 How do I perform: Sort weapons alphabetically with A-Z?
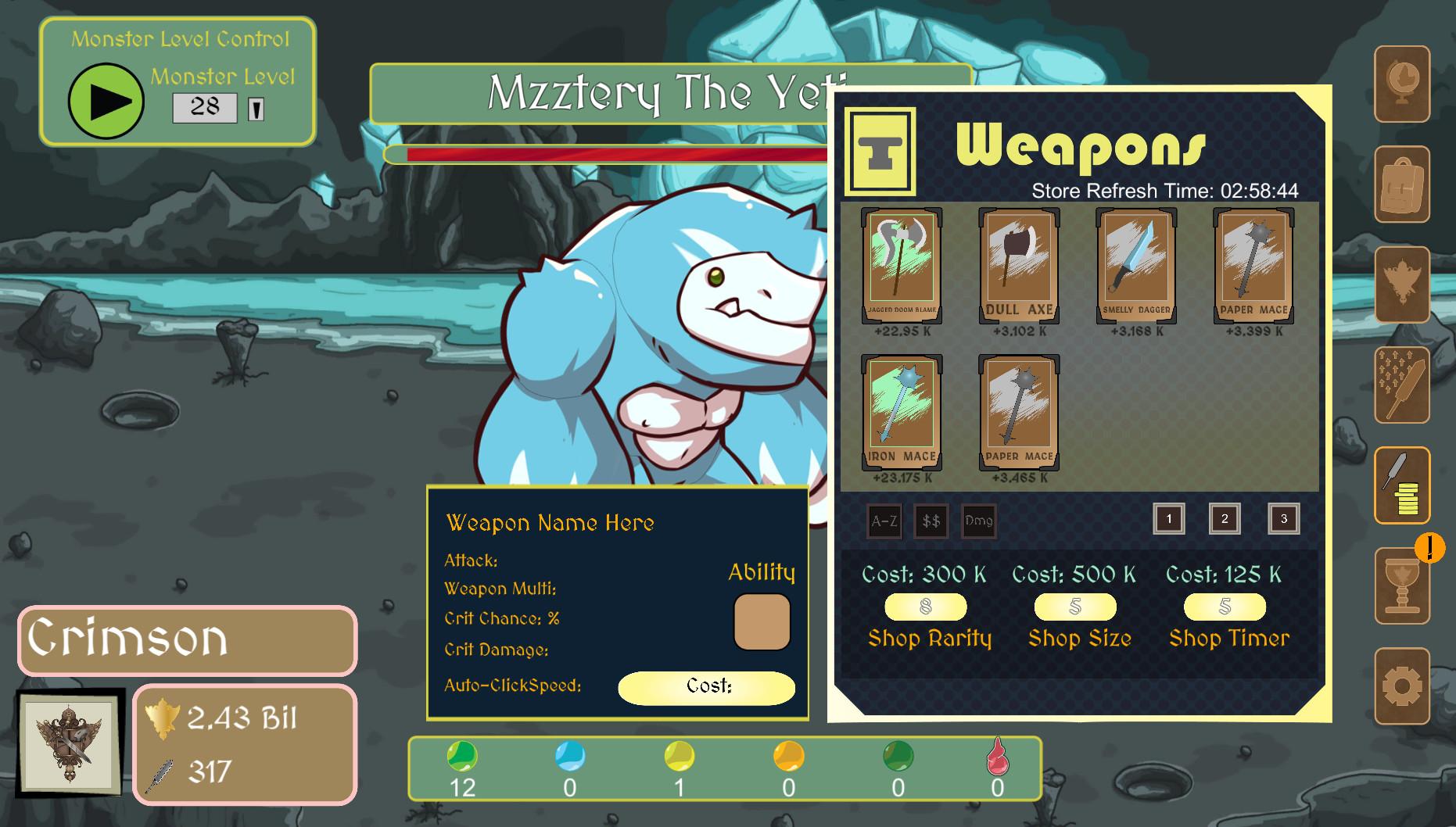(x=884, y=521)
